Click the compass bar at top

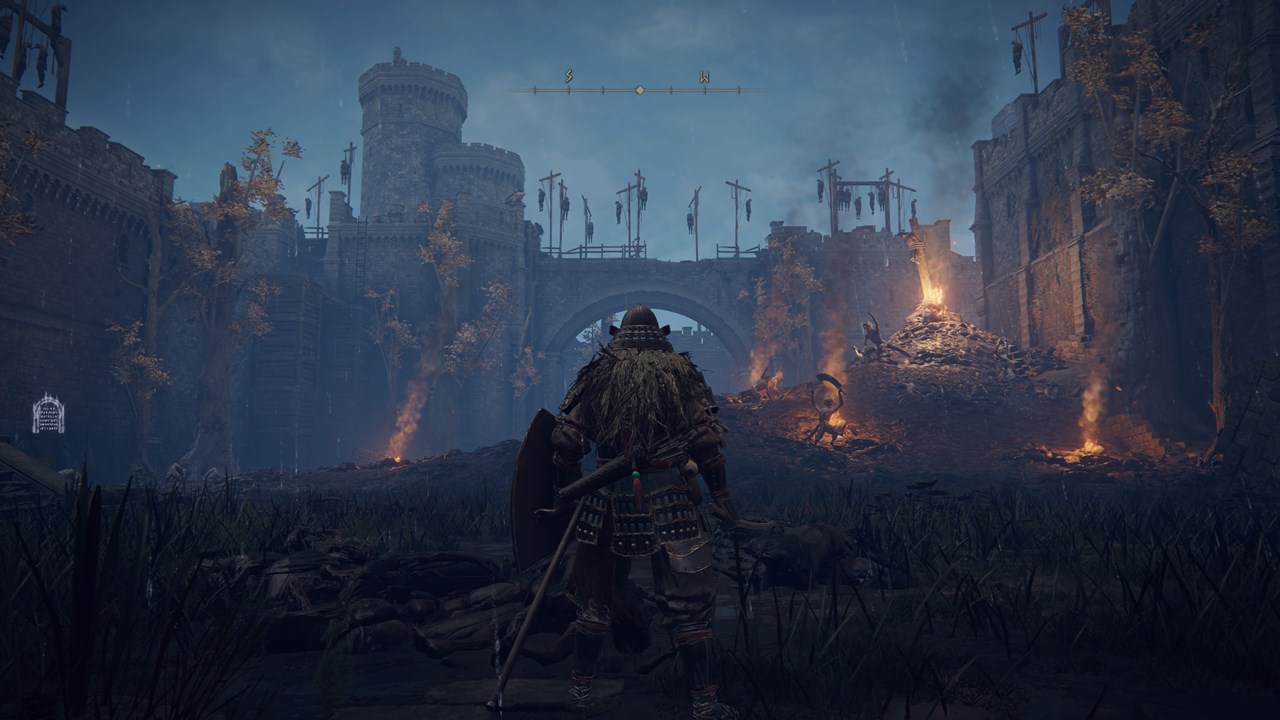click(639, 90)
